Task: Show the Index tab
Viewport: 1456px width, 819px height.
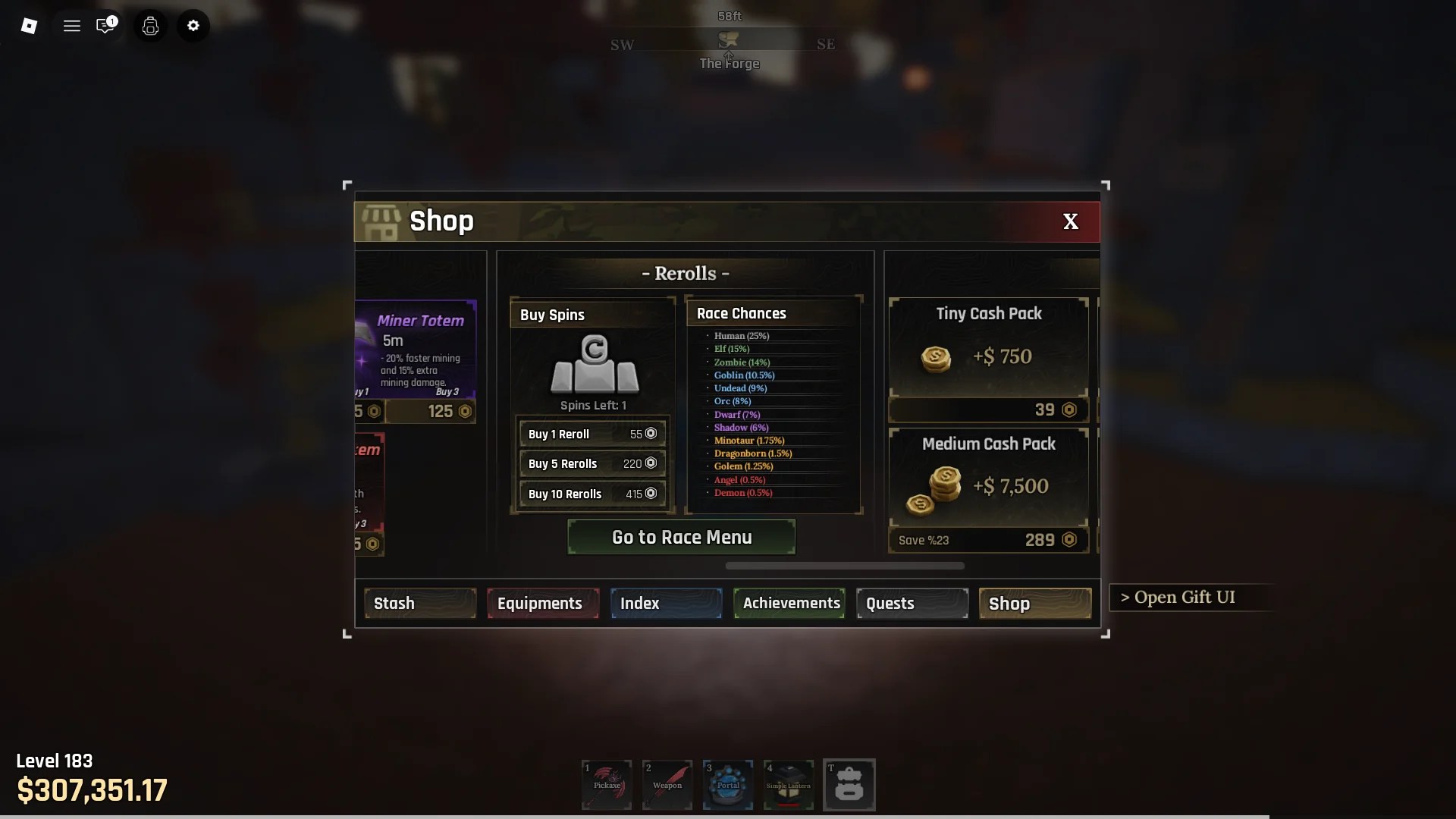Action: (666, 604)
